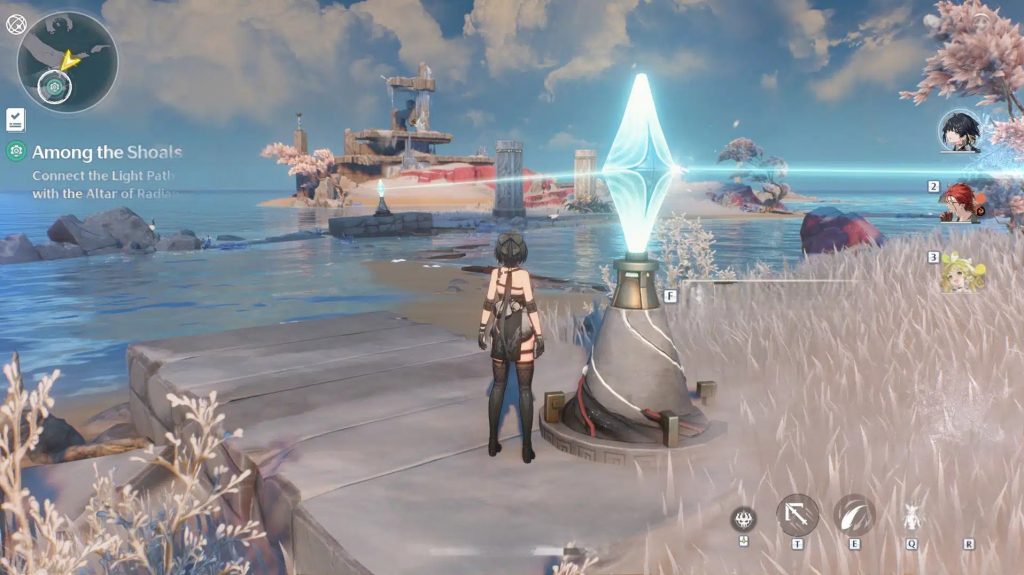Viewport: 1024px width, 575px height.
Task: Select the Among the Shoals quest tracker
Action: click(x=106, y=153)
